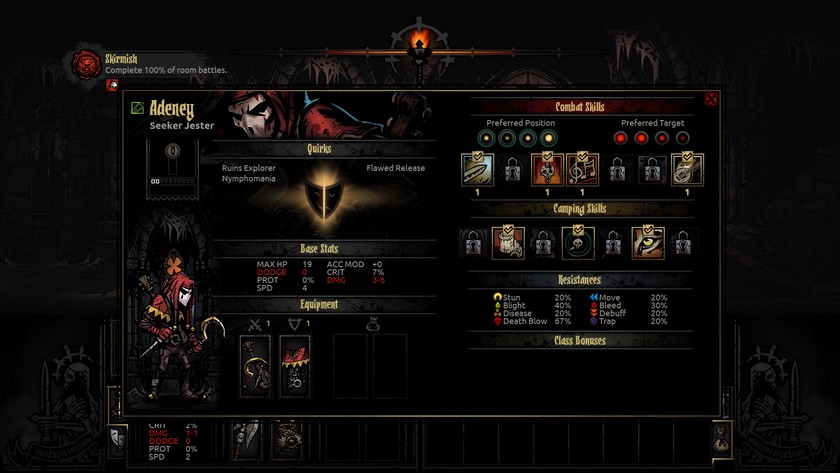Choose the musical notes combat skill
This screenshot has width=840, height=473.
tap(582, 170)
